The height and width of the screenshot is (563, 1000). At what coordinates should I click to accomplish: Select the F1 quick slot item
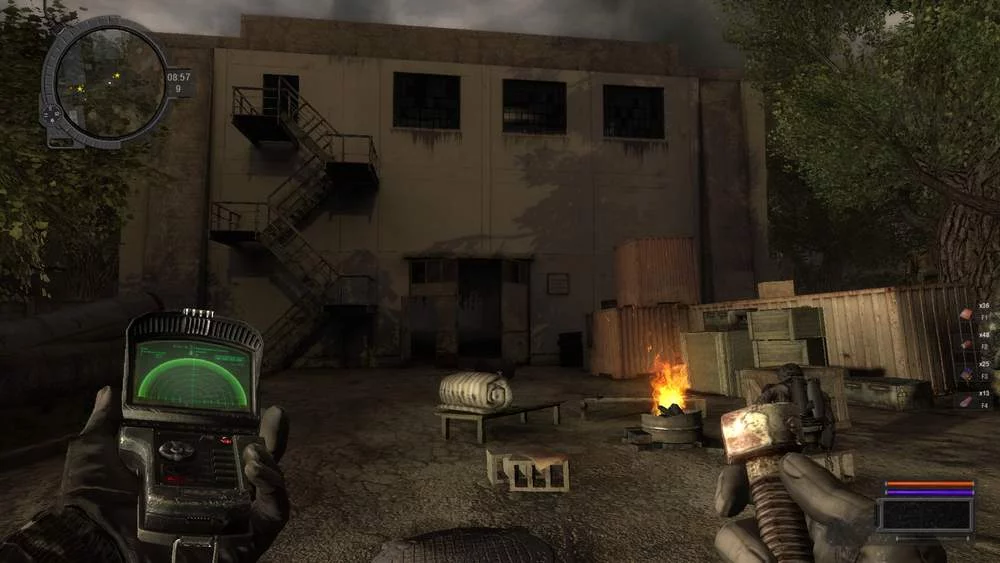966,314
